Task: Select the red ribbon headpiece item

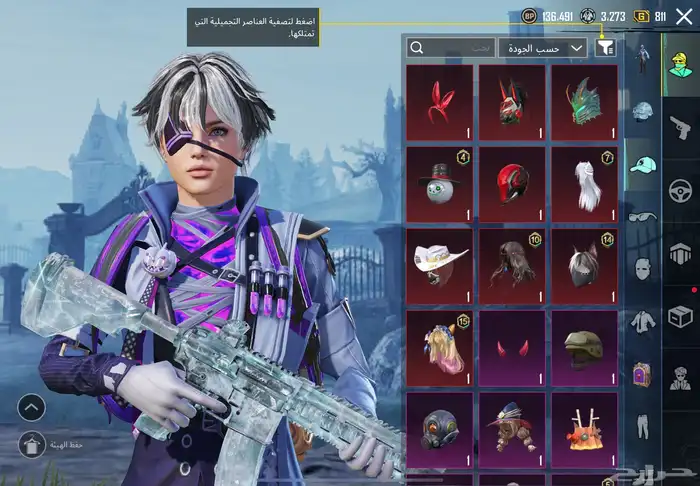Action: (x=440, y=101)
